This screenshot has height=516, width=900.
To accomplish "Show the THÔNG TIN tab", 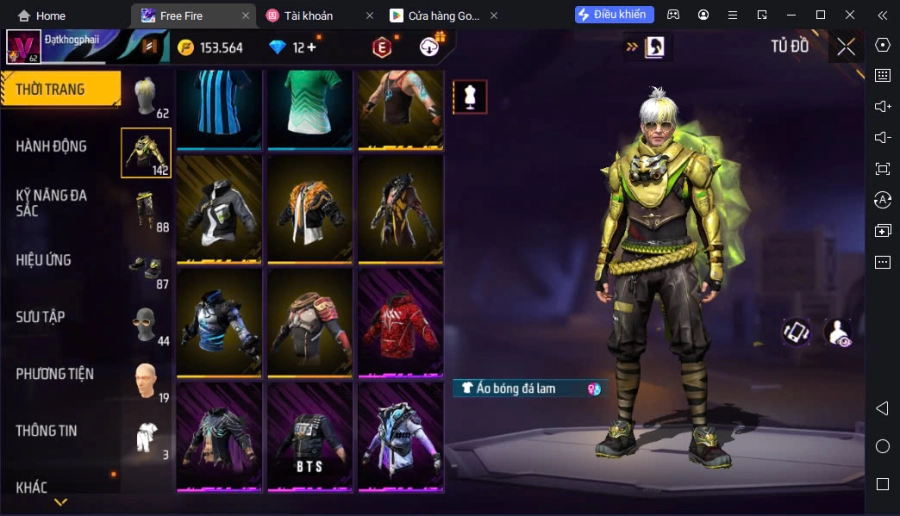I will (x=46, y=431).
